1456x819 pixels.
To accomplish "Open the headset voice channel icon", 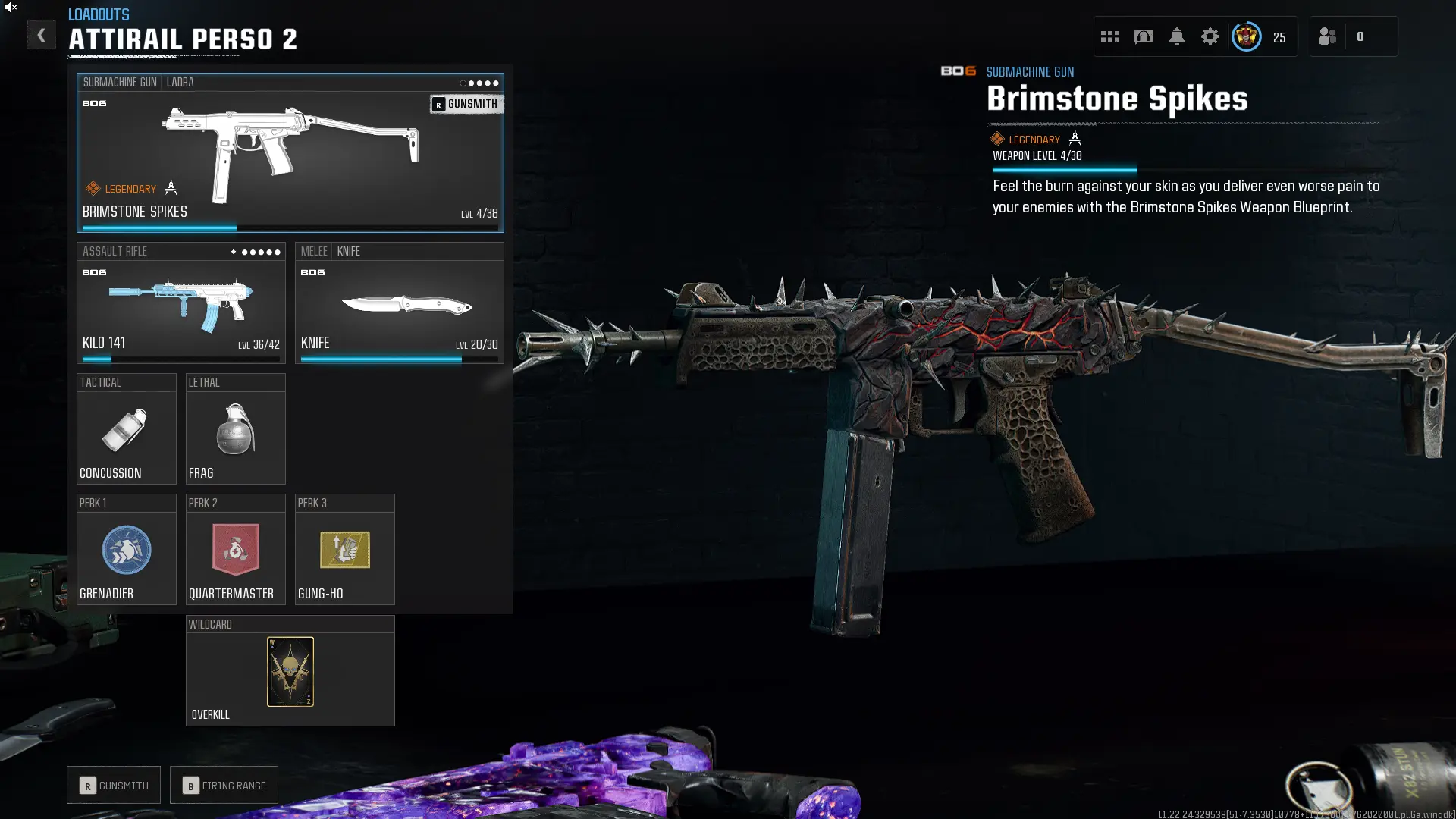I will point(1143,36).
